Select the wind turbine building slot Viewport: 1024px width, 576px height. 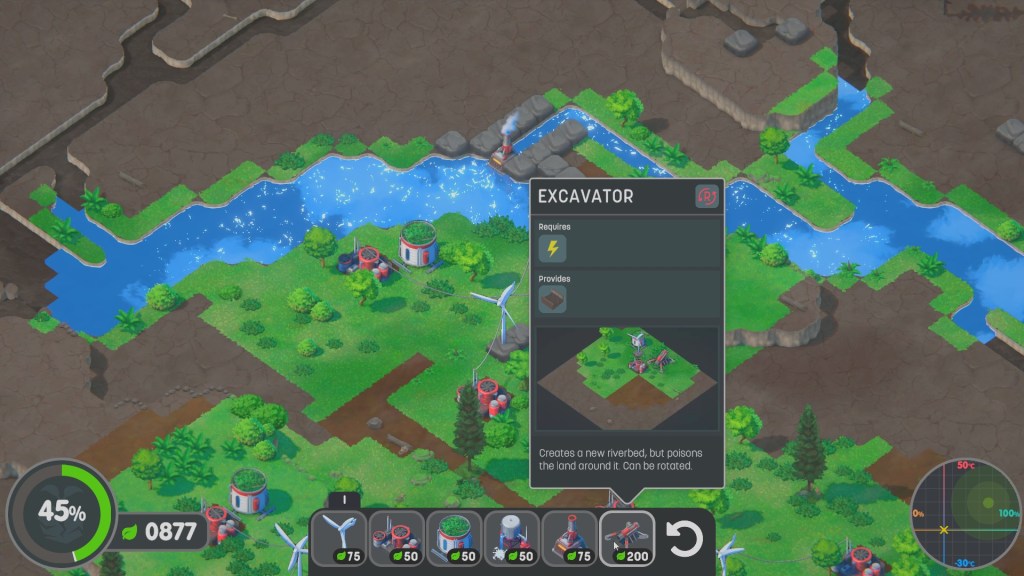coord(339,539)
